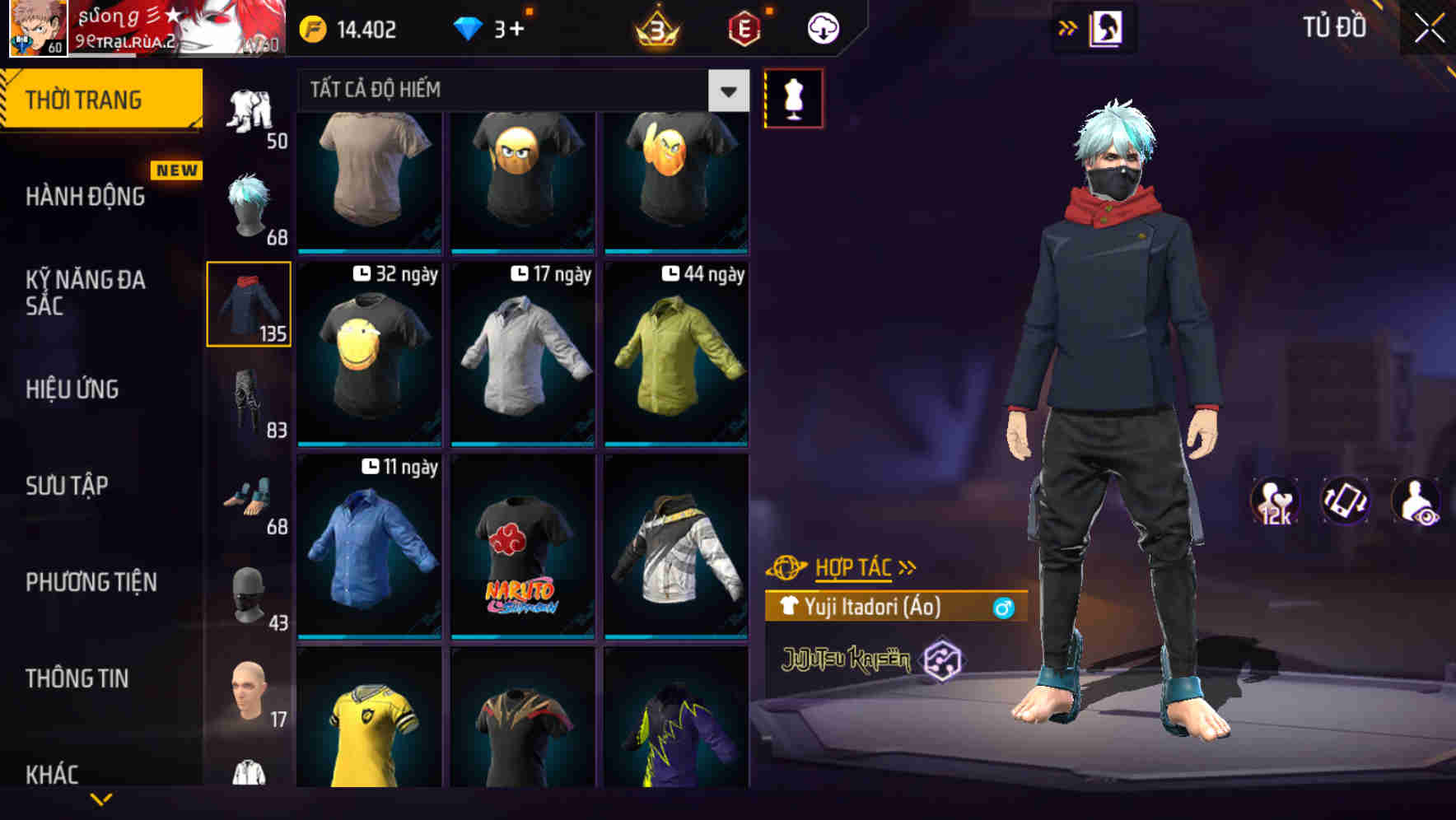Expand the sidebar with the bottom chevron arrow

[101, 800]
